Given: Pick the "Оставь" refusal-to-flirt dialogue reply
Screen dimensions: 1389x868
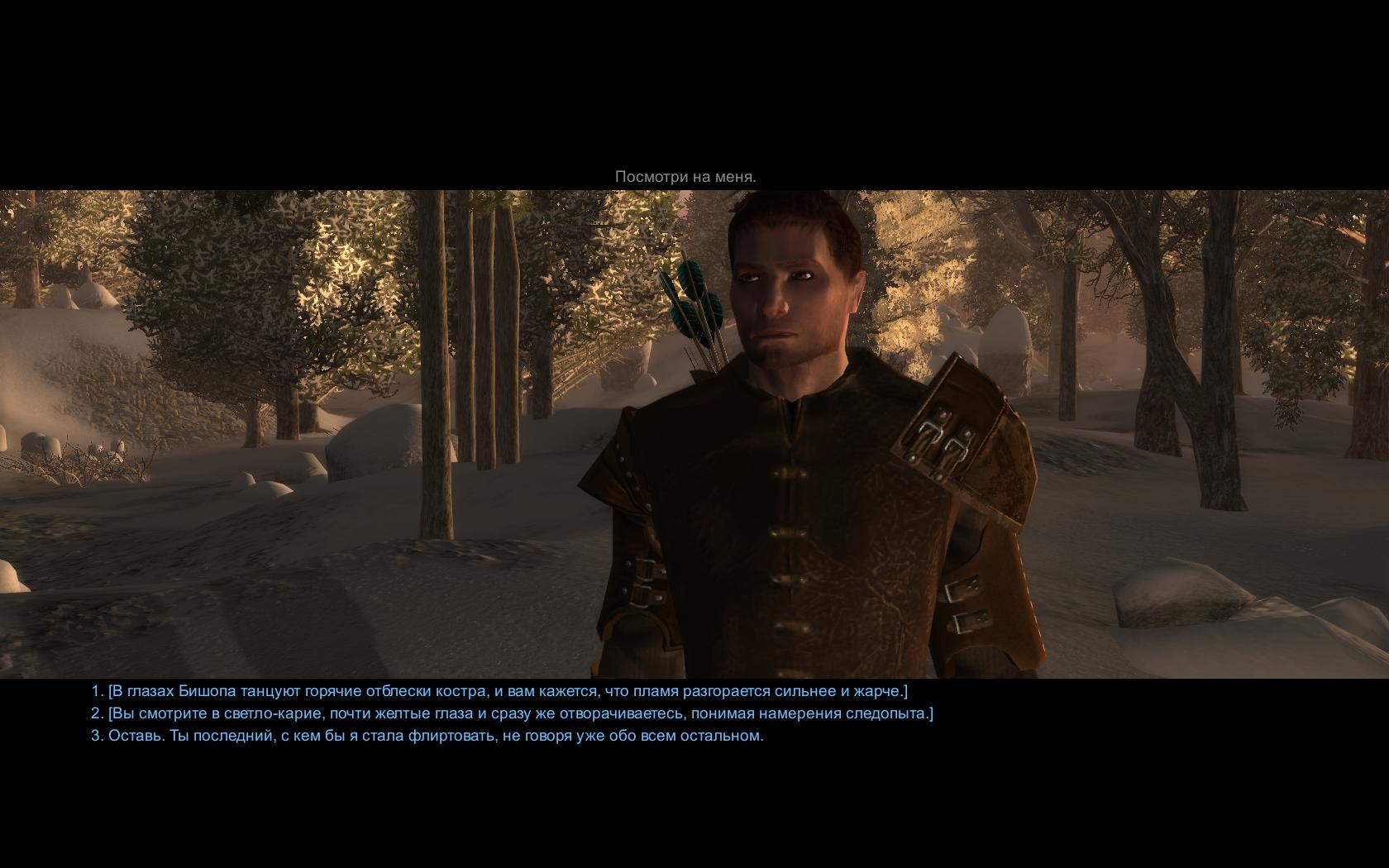Looking at the screenshot, I should pyautogui.click(x=427, y=736).
